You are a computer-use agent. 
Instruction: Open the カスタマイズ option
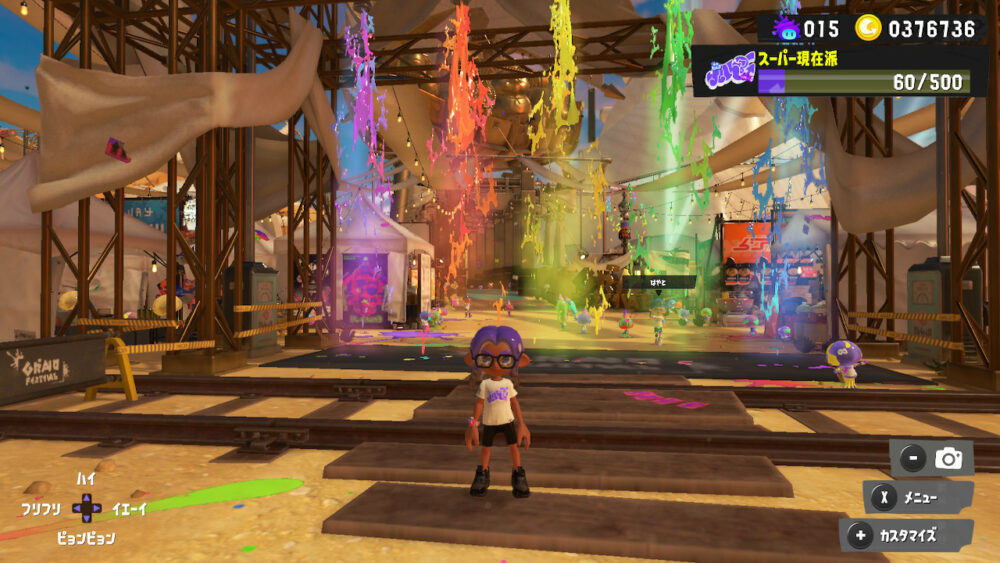pos(906,535)
